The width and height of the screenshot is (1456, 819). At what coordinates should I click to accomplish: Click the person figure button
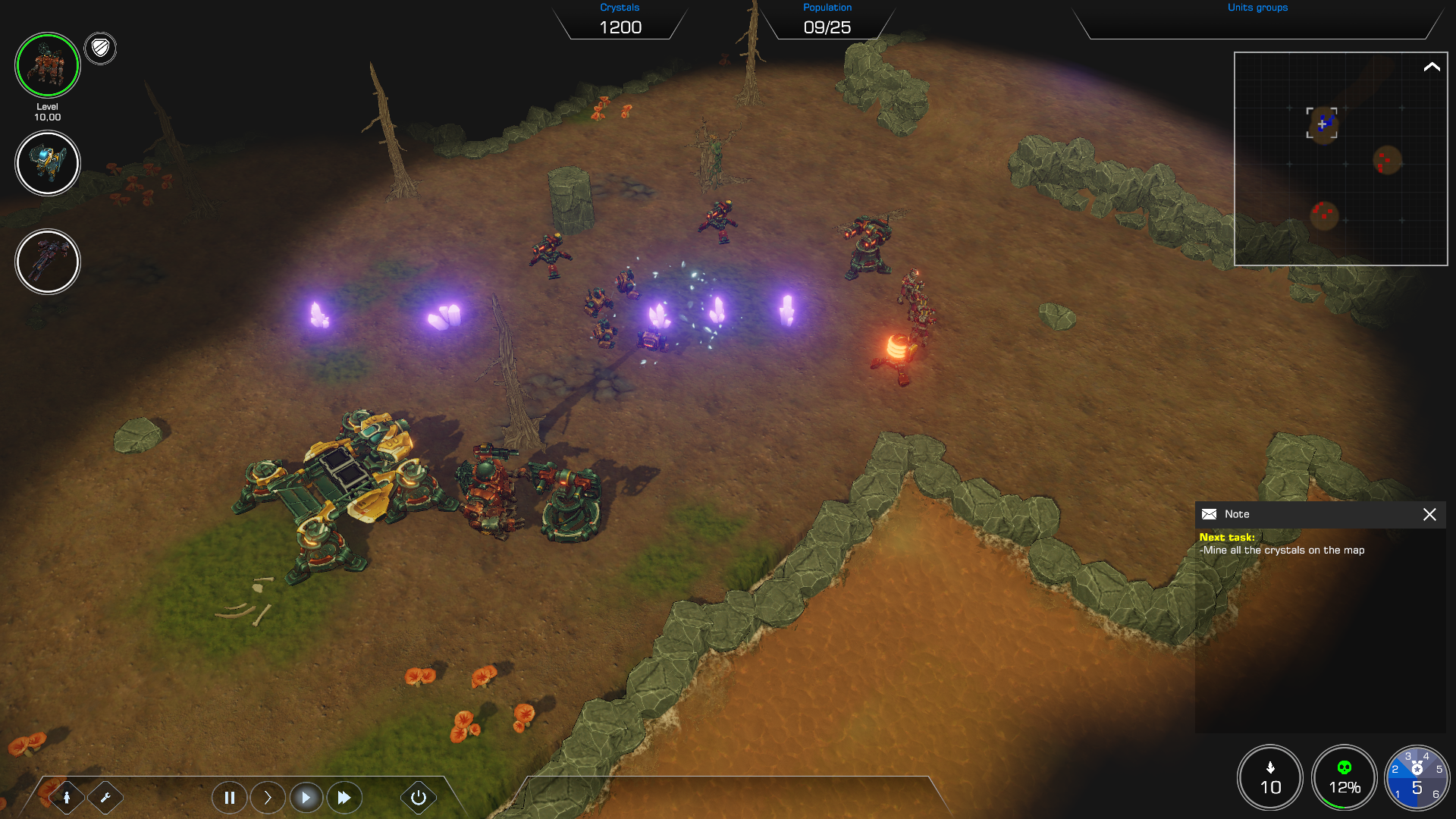[67, 797]
